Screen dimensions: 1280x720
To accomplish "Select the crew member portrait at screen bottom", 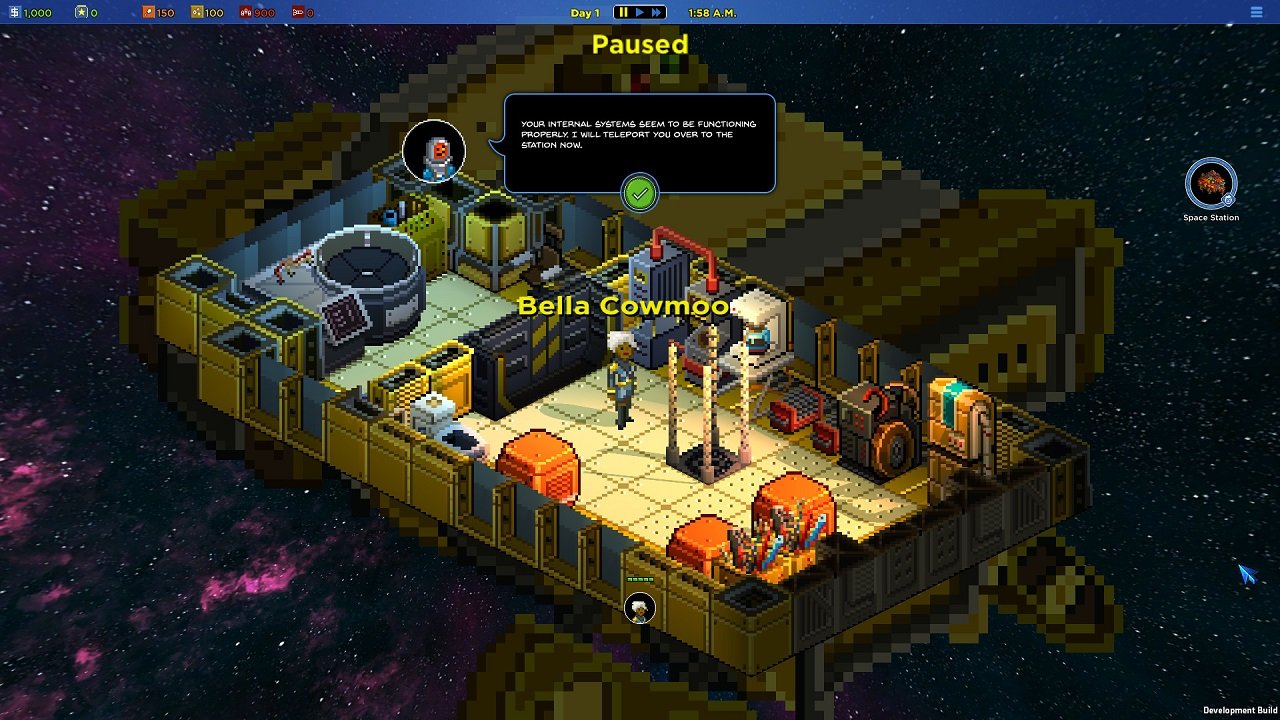I will point(639,609).
